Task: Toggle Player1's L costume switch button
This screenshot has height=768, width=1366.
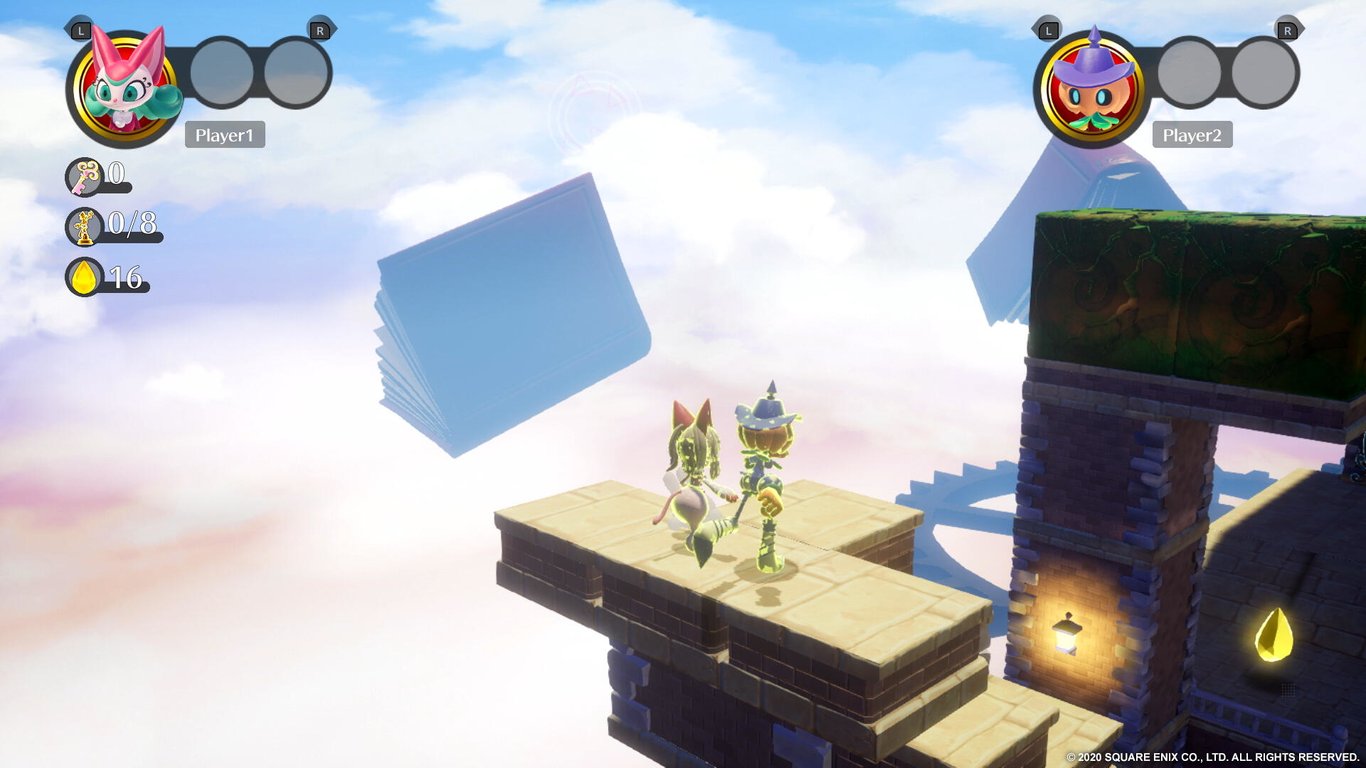Action: [81, 32]
